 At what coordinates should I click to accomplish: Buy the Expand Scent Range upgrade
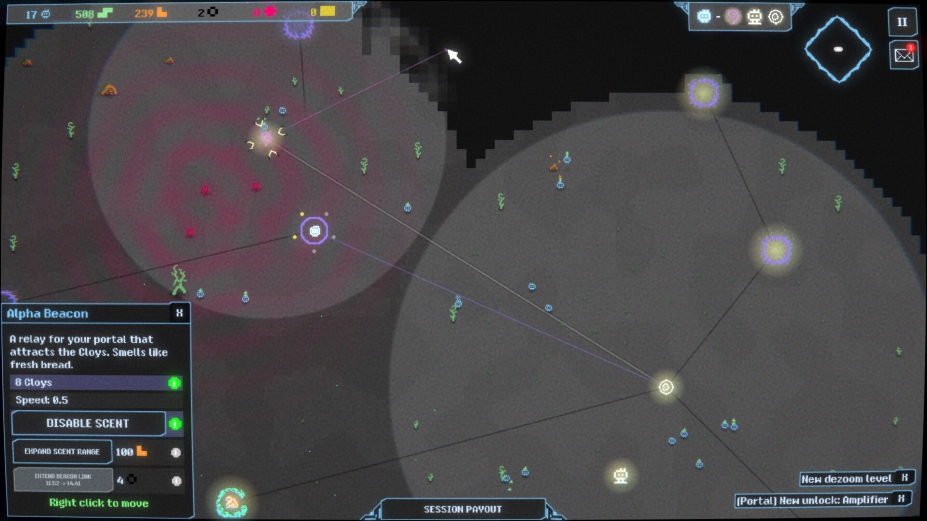tap(62, 452)
